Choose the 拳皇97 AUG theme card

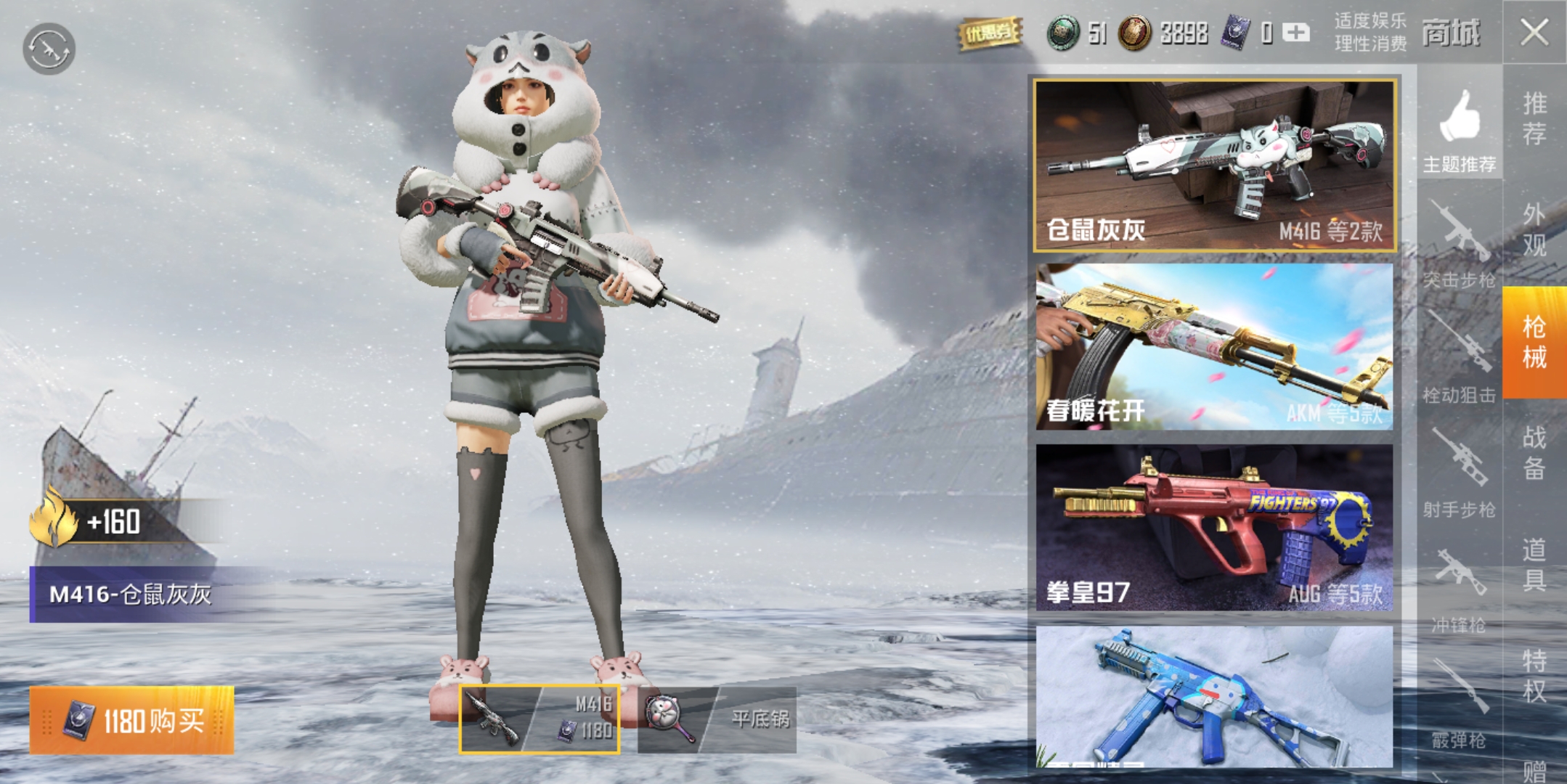click(1215, 528)
